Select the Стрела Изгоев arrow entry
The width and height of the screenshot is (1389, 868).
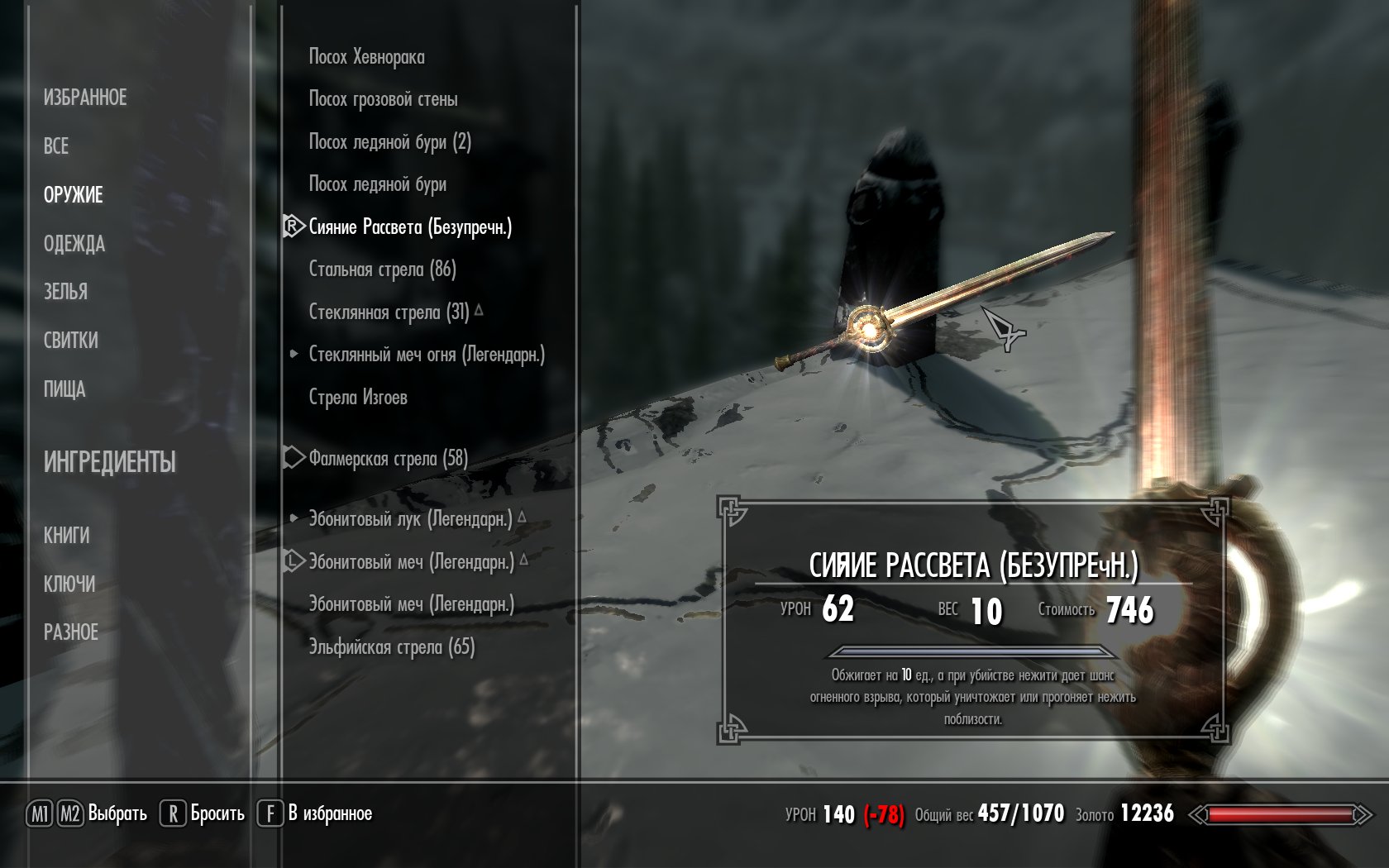click(x=358, y=398)
